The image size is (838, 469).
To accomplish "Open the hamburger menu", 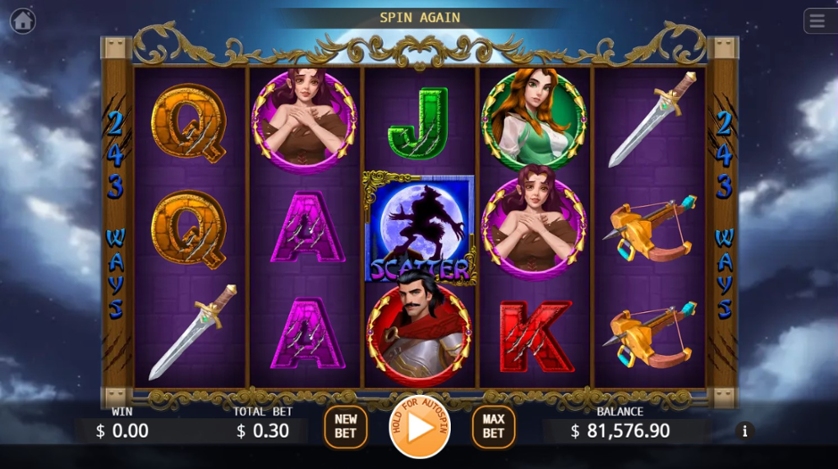I will click(817, 21).
